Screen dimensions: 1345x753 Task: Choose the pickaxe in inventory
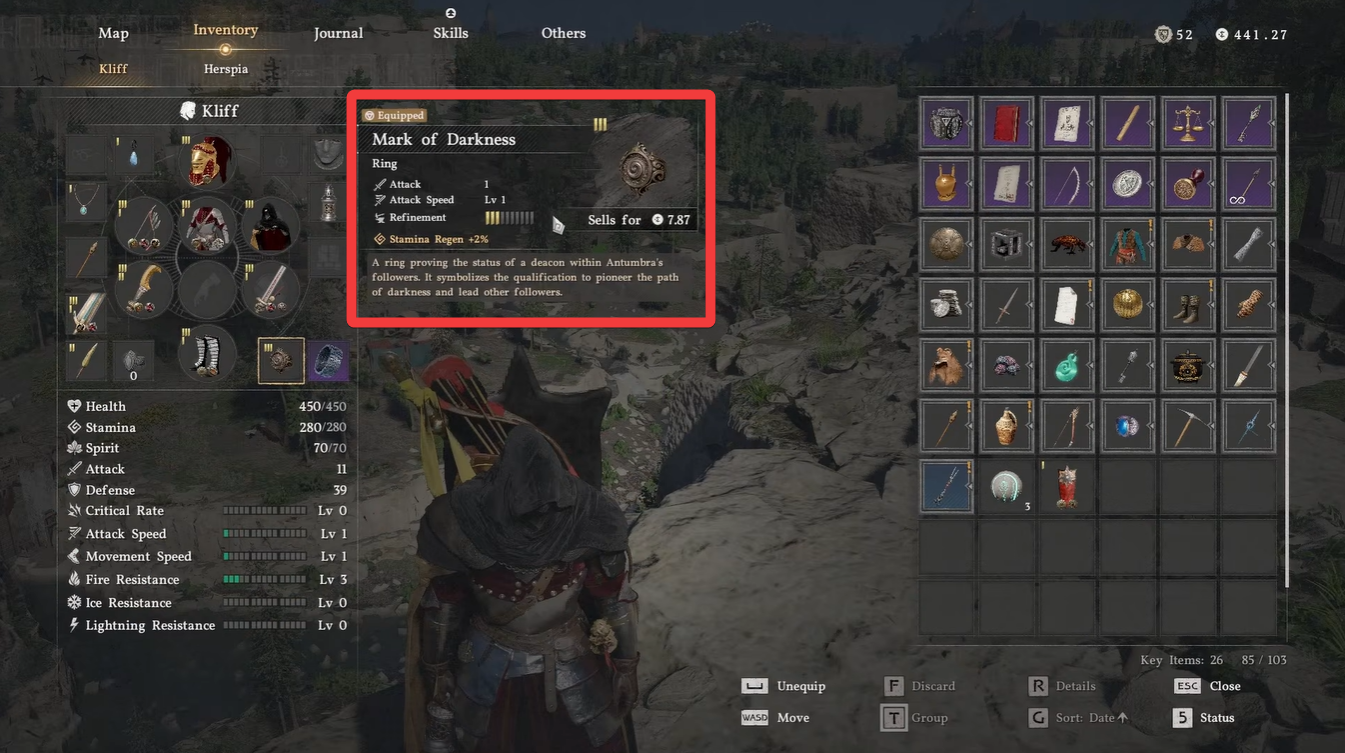tap(1188, 424)
